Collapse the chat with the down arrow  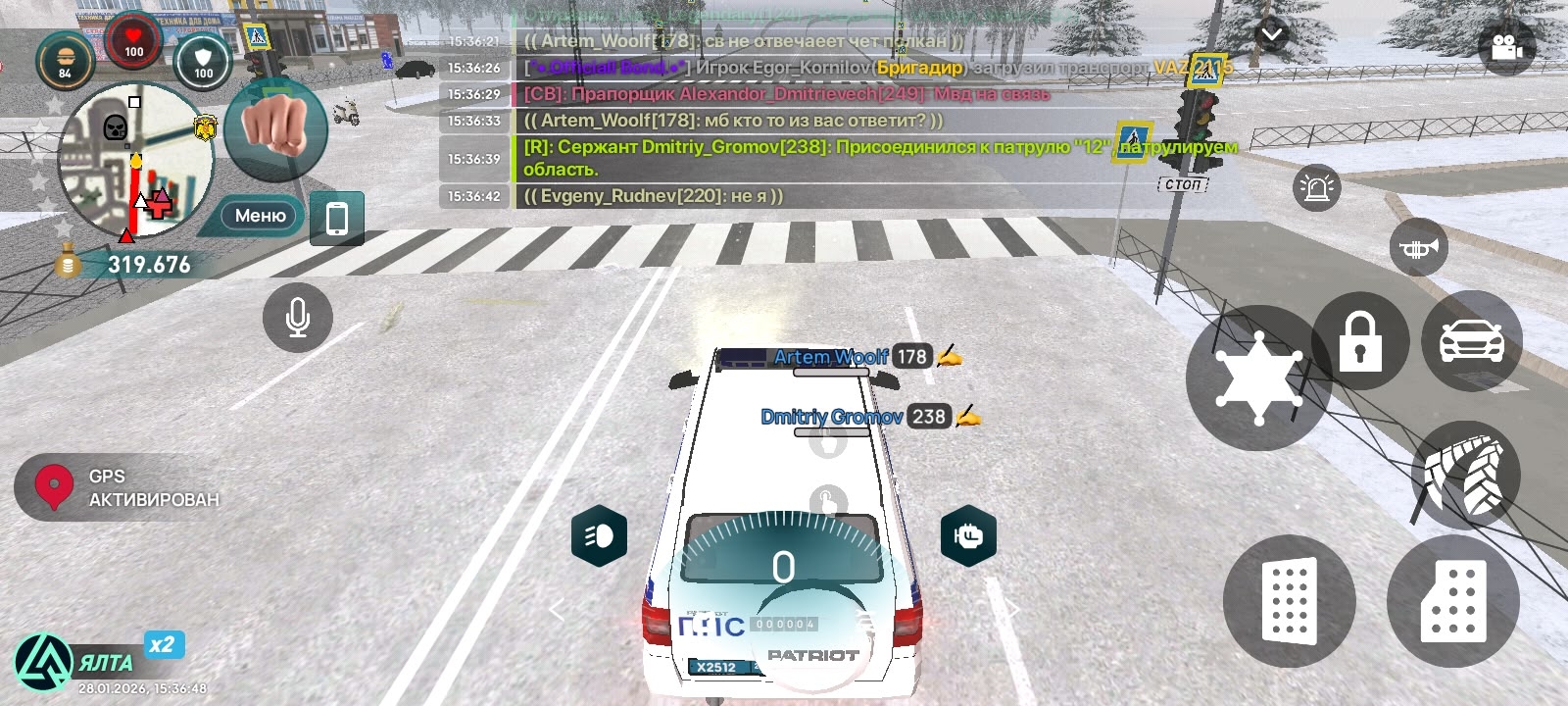click(1272, 35)
